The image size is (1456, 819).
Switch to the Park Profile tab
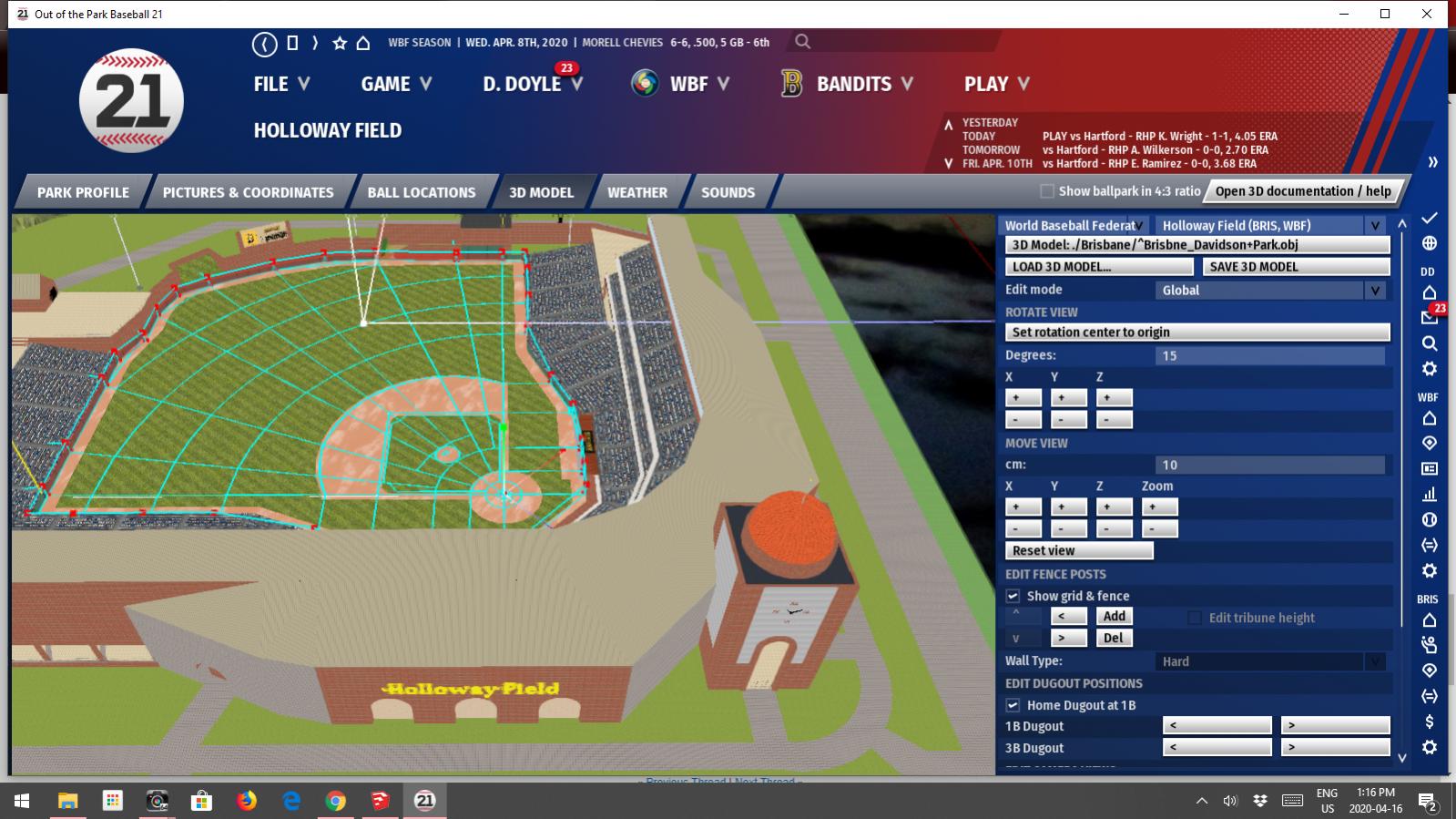point(83,192)
